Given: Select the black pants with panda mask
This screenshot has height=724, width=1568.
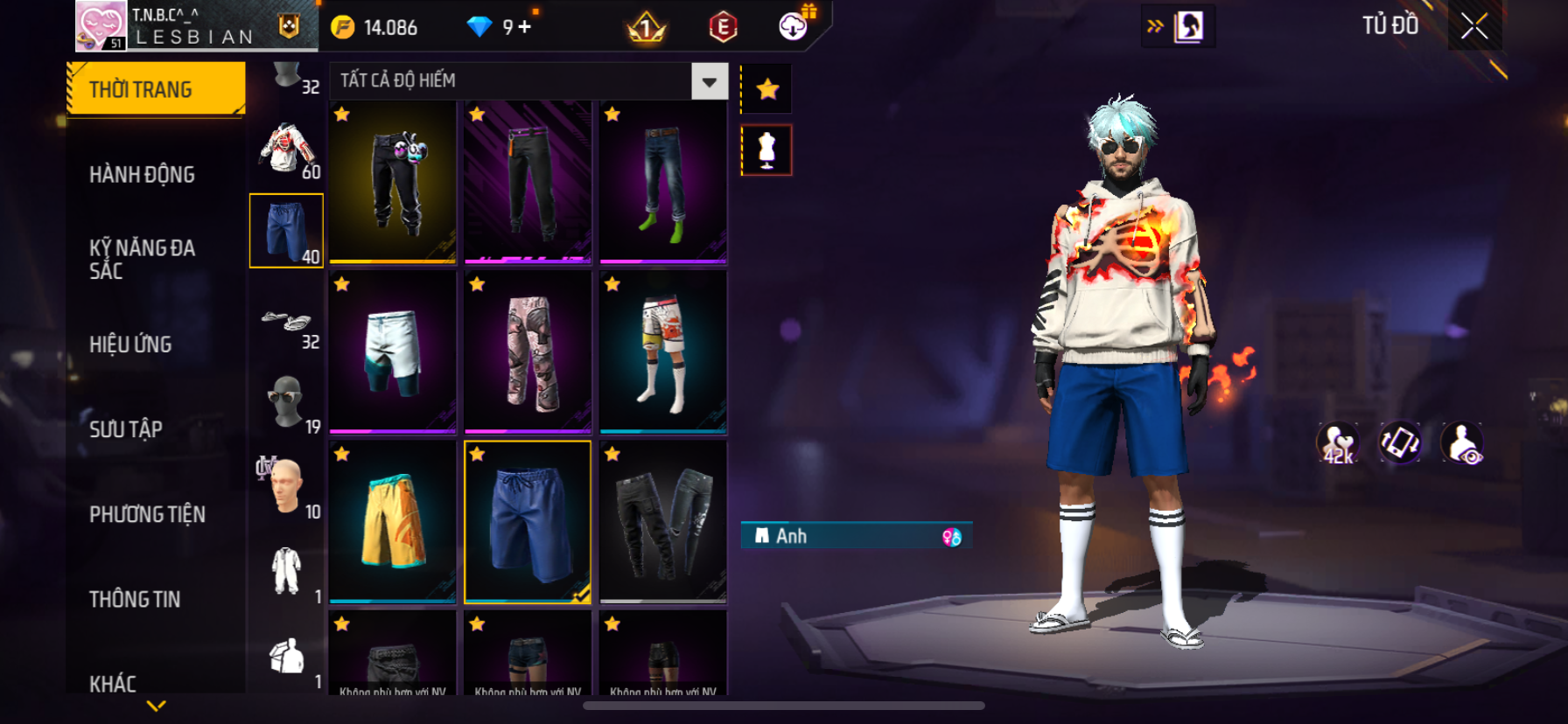Looking at the screenshot, I should 393,182.
